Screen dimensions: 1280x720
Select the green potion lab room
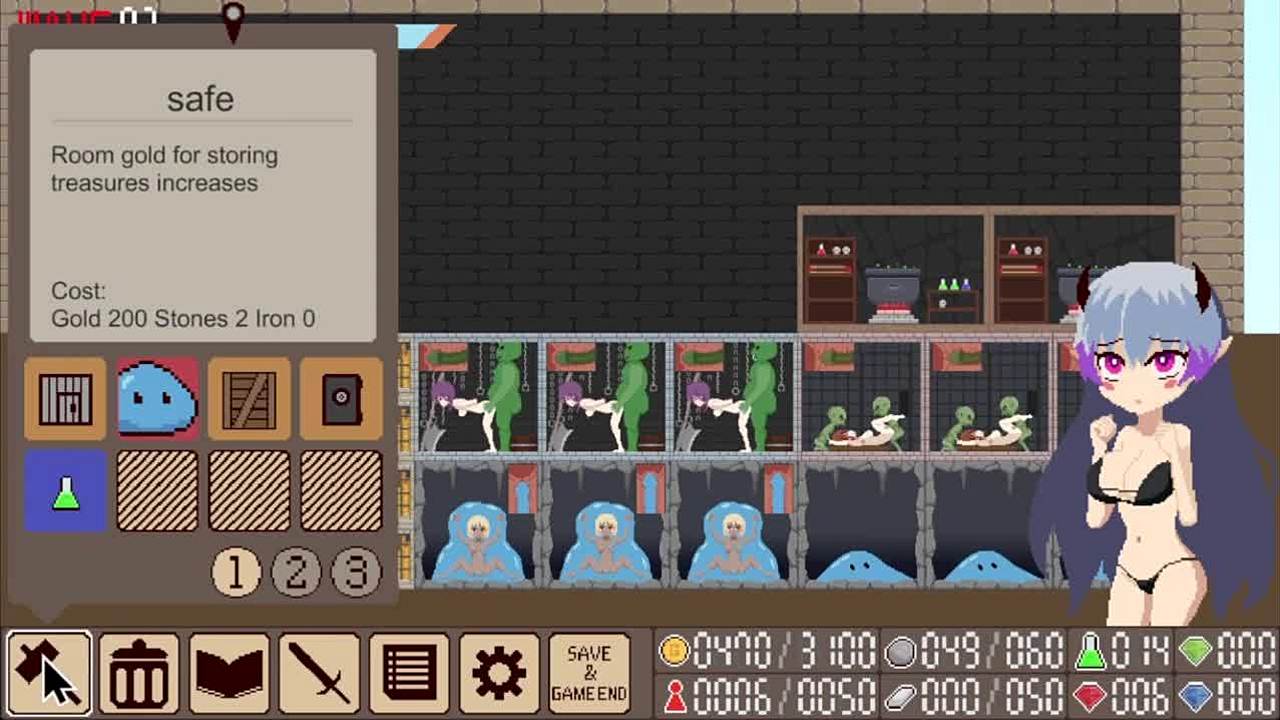pos(66,490)
